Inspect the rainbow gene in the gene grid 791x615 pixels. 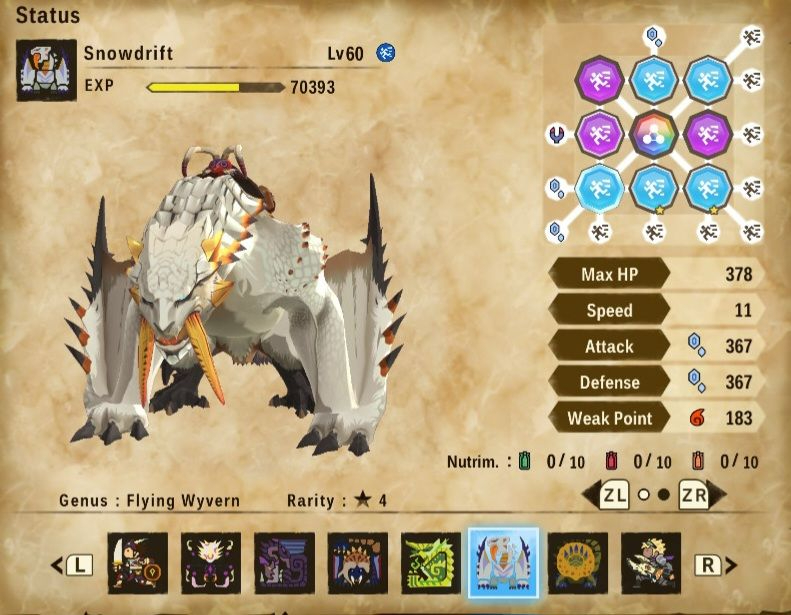coord(654,133)
